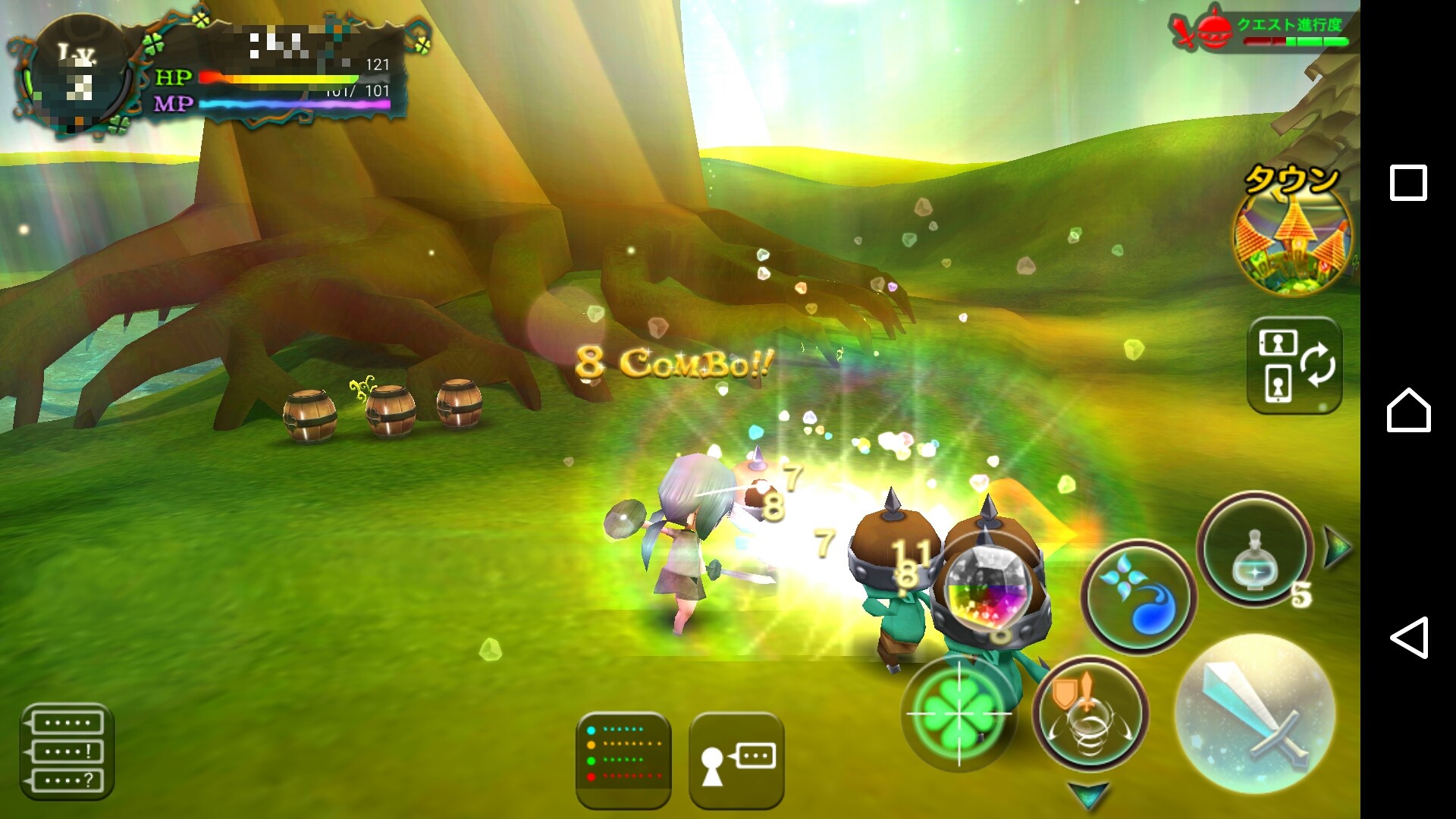The width and height of the screenshot is (1456, 819).
Task: Tap Android home navigation button
Action: tap(1408, 410)
